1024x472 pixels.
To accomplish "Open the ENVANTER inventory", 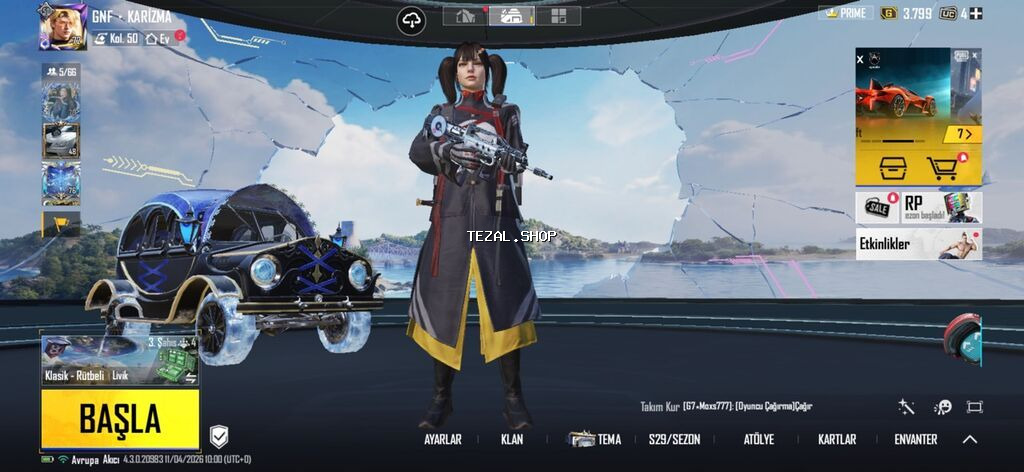I will pos(915,439).
